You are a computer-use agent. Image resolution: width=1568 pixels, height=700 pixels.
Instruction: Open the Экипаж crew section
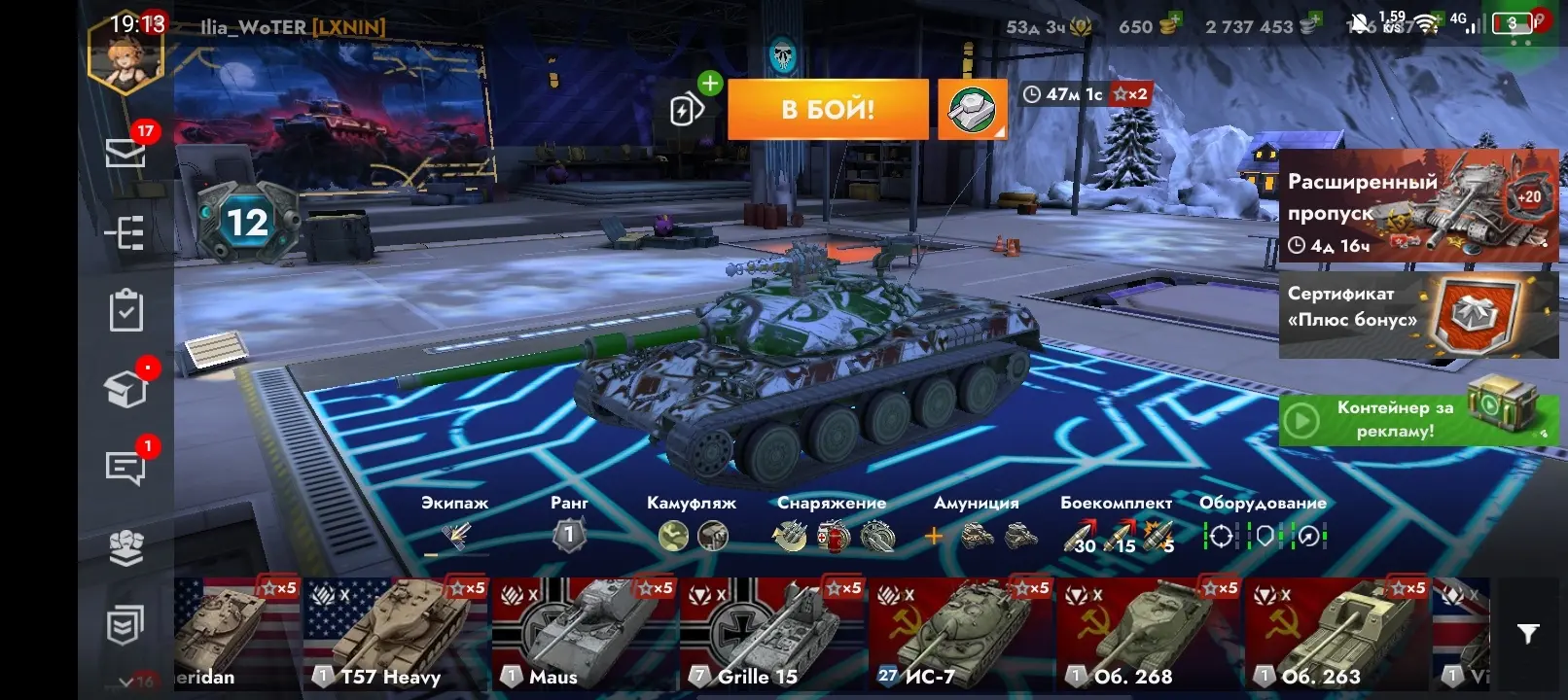pyautogui.click(x=455, y=525)
